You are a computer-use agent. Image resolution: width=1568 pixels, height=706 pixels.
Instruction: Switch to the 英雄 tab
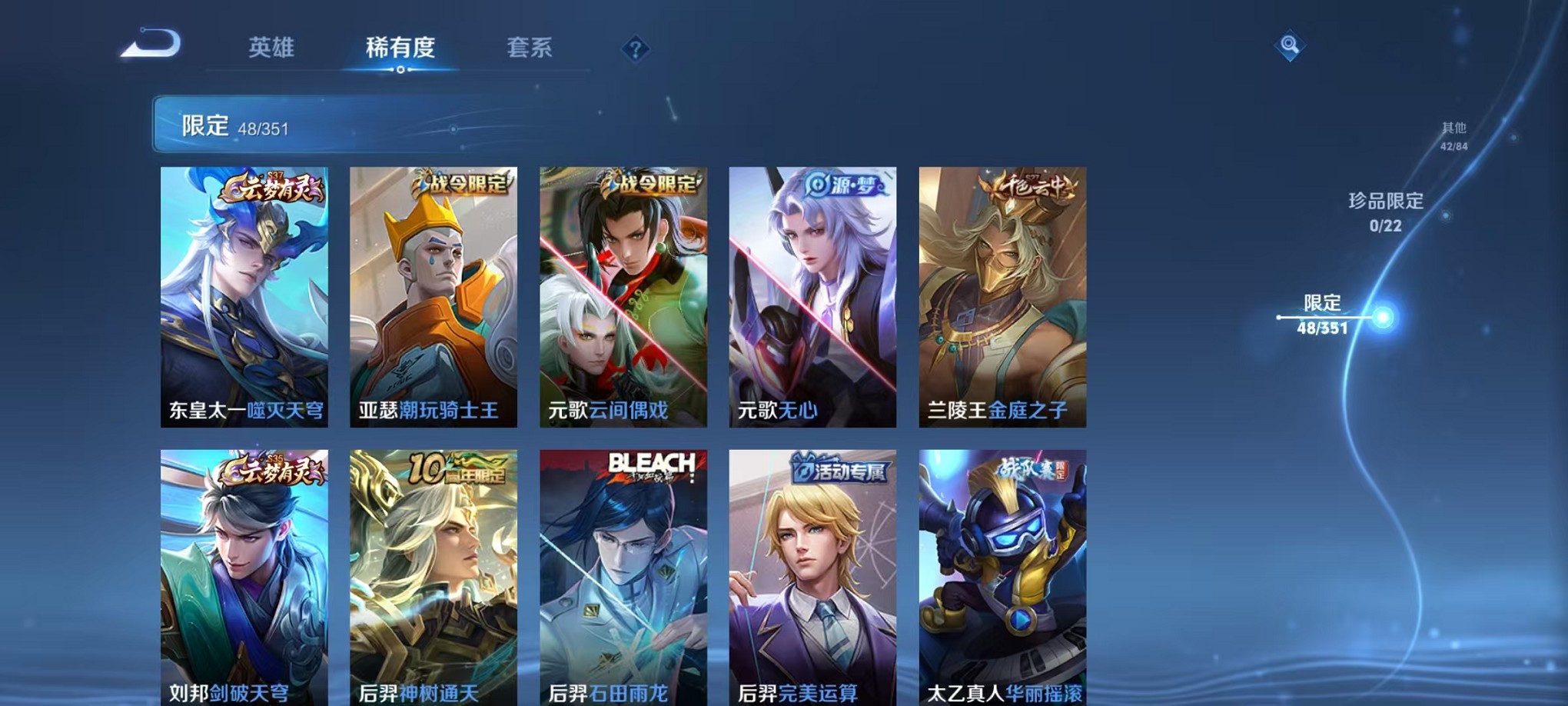tap(273, 48)
